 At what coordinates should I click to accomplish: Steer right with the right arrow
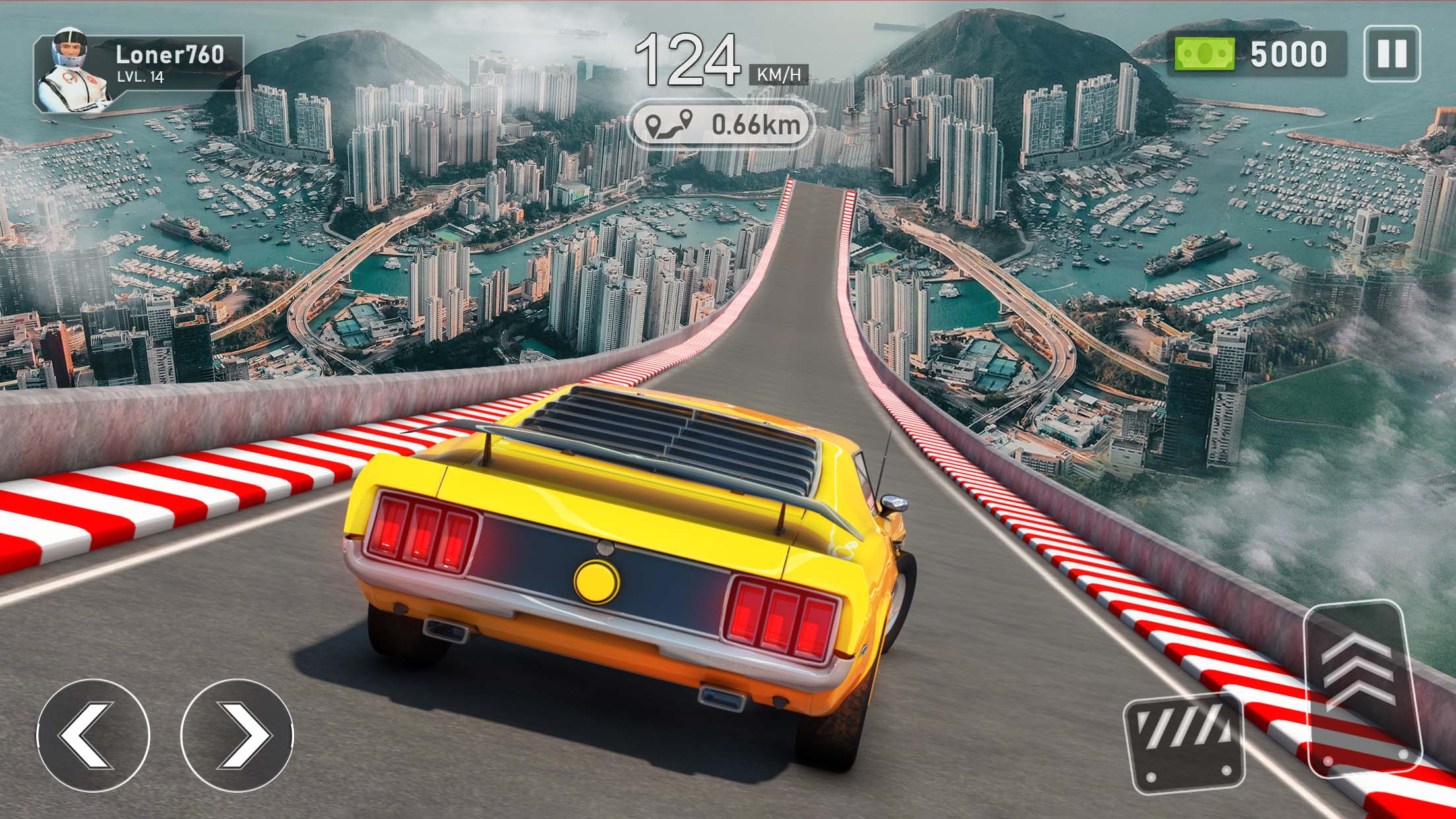236,735
